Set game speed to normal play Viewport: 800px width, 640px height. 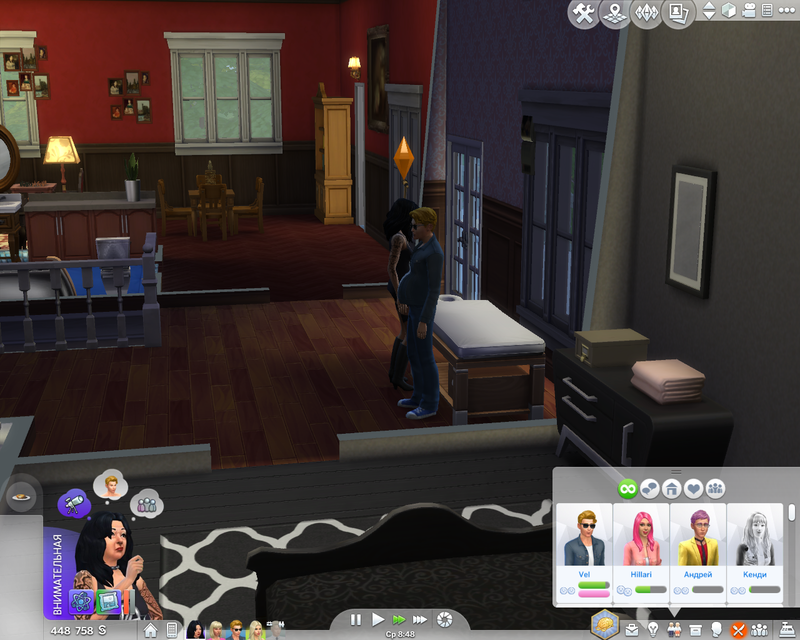click(x=378, y=620)
